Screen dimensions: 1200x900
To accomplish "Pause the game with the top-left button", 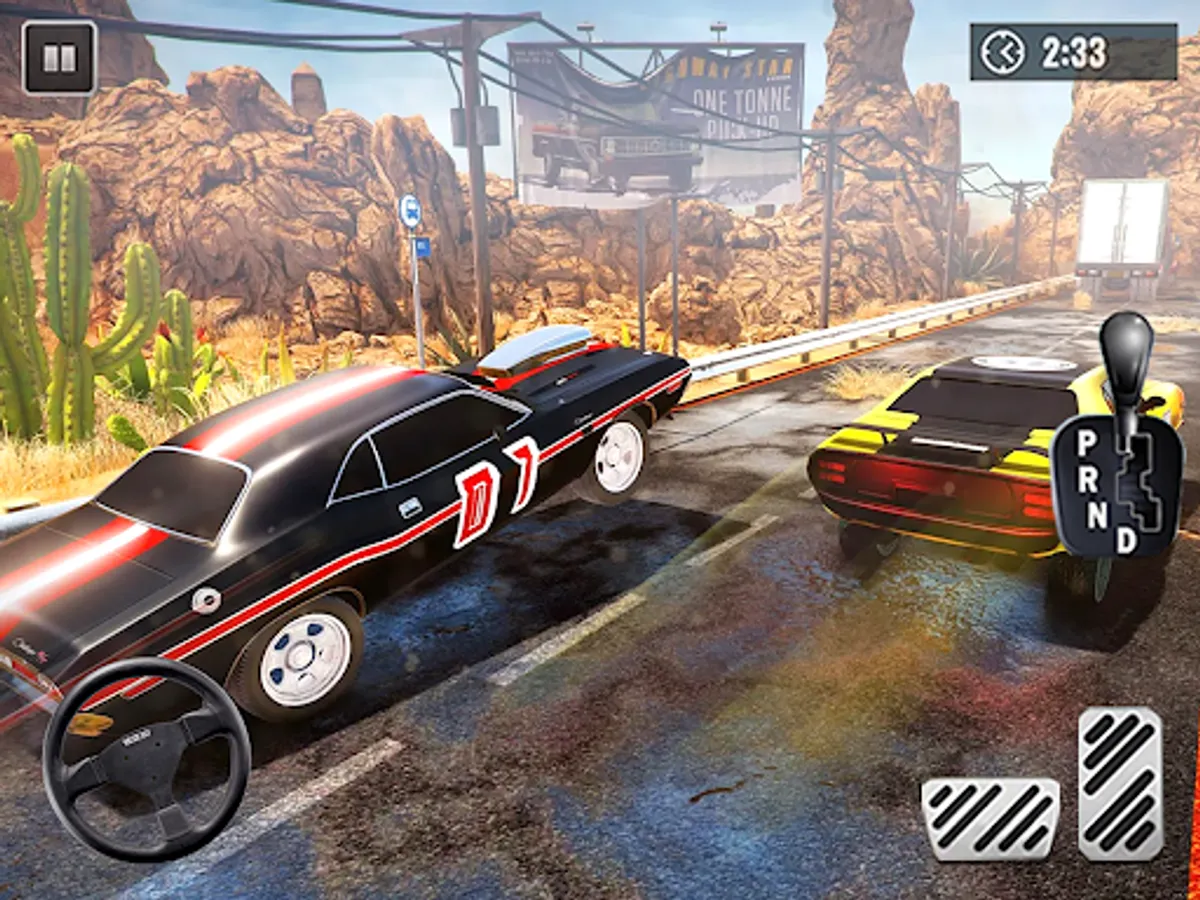I will (59, 57).
